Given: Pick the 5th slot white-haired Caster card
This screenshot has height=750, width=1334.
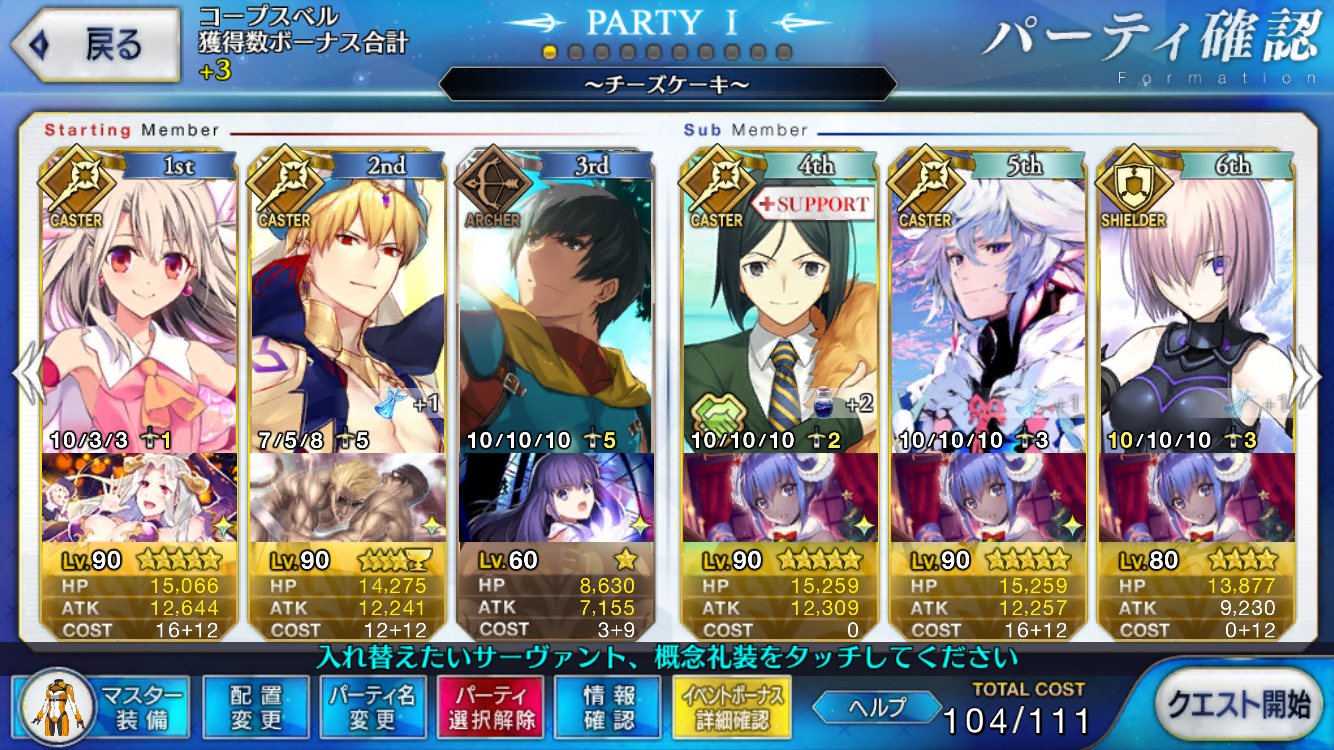Looking at the screenshot, I should point(988,310).
